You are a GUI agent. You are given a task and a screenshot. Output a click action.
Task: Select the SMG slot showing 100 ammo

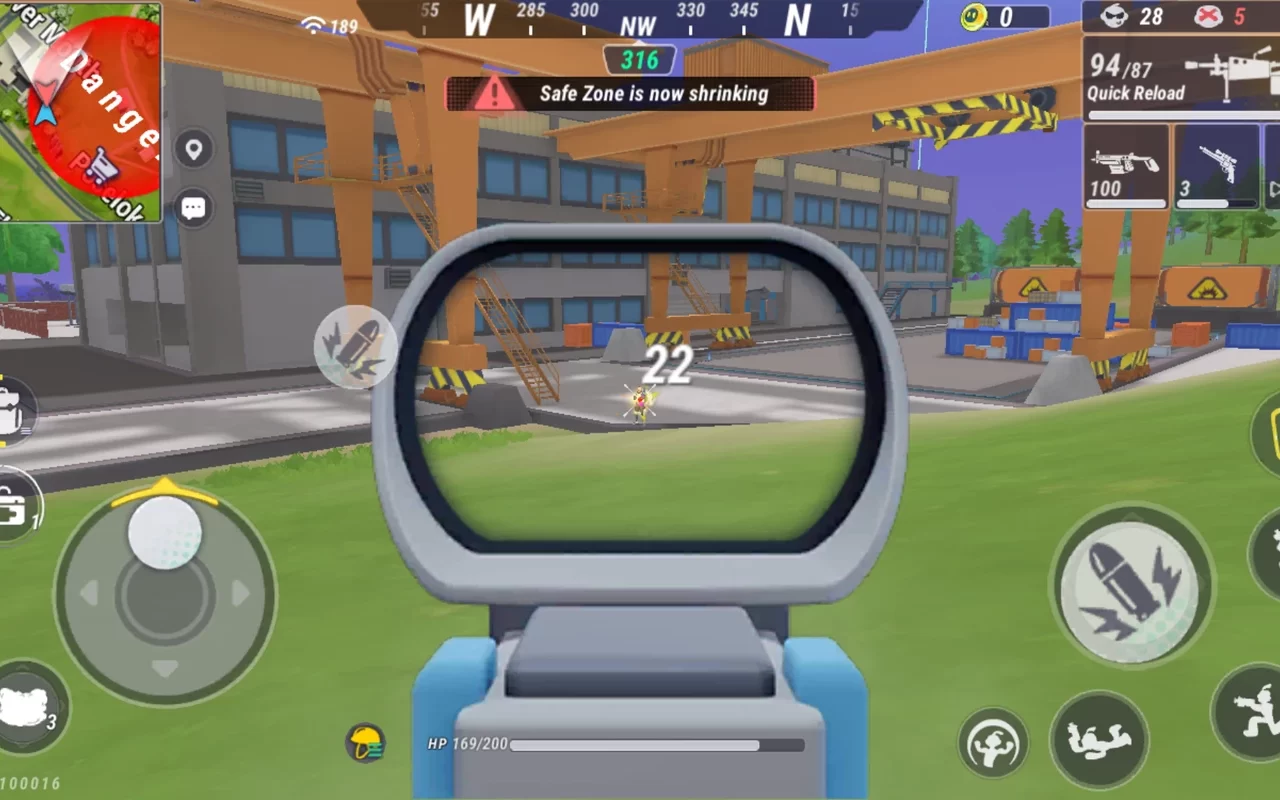click(x=1125, y=165)
